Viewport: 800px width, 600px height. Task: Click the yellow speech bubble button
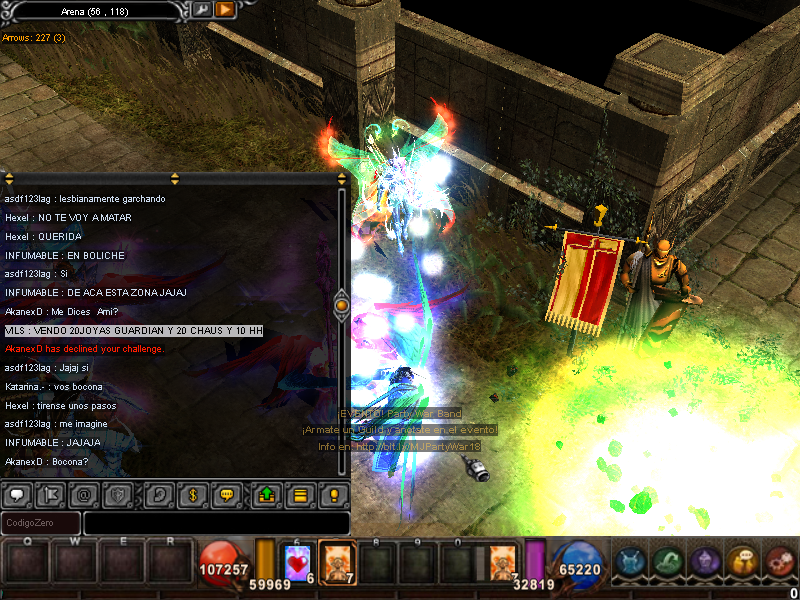[x=226, y=494]
